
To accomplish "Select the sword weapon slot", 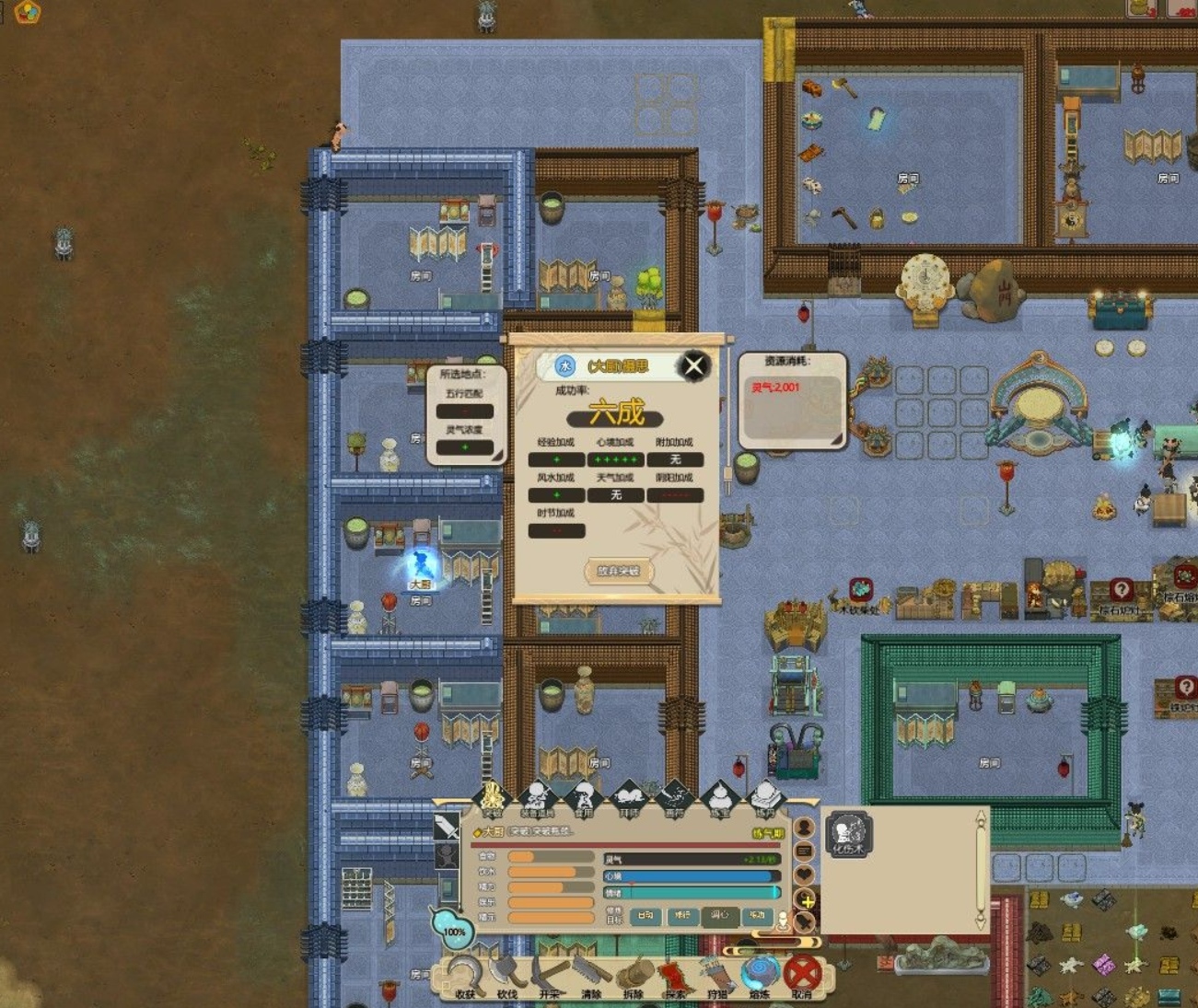I will click(x=447, y=826).
